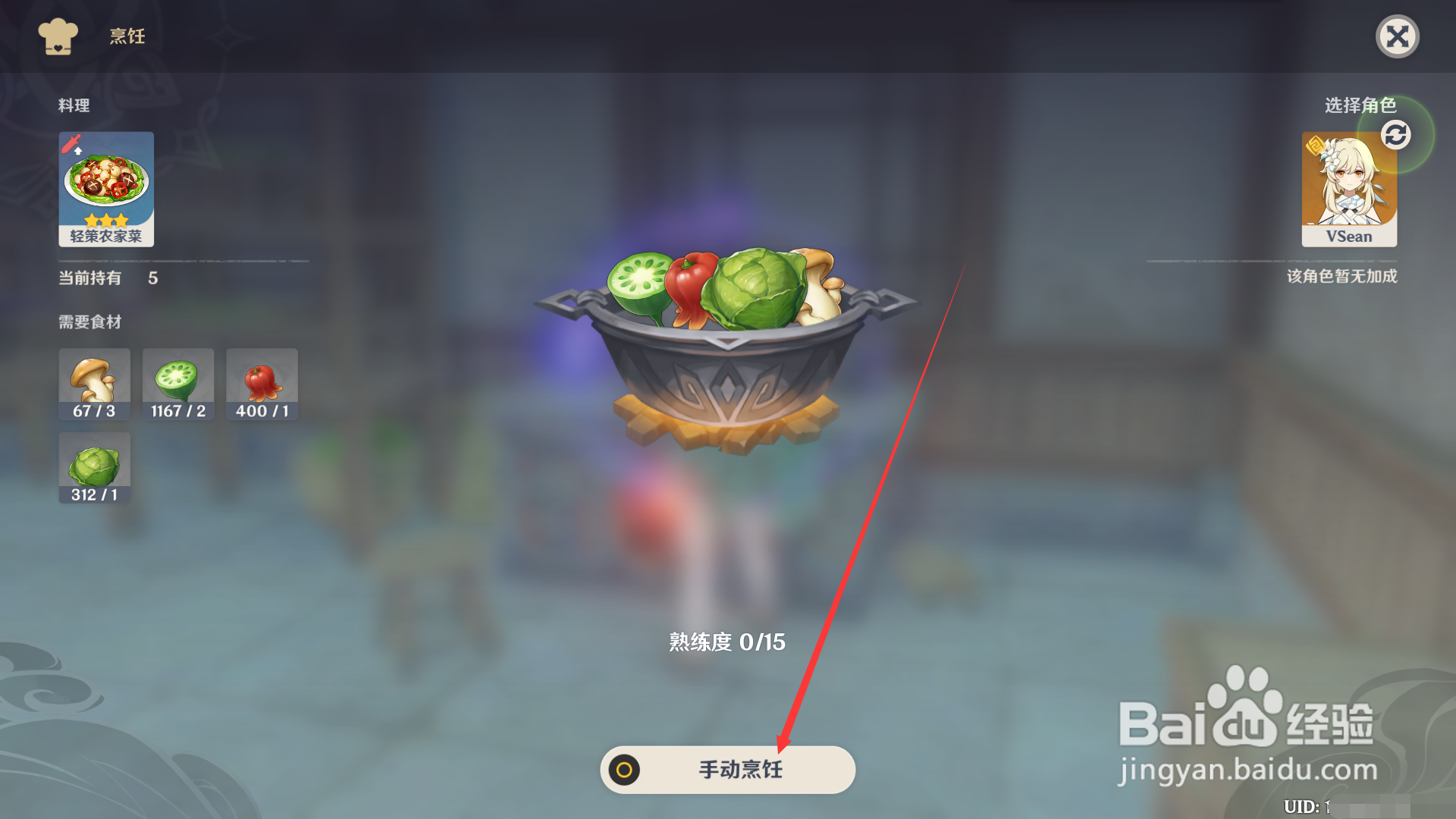The image size is (1456, 819).
Task: Click the 熟练度 0/15 proficiency indicator
Action: pos(726,642)
